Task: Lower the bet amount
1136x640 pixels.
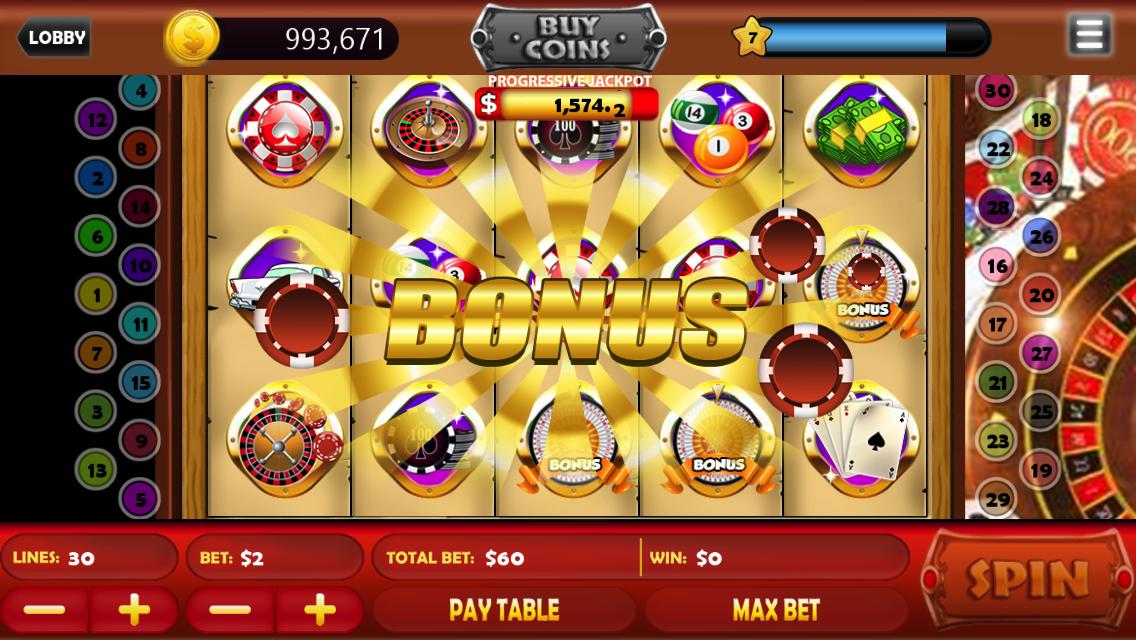Action: tap(231, 610)
